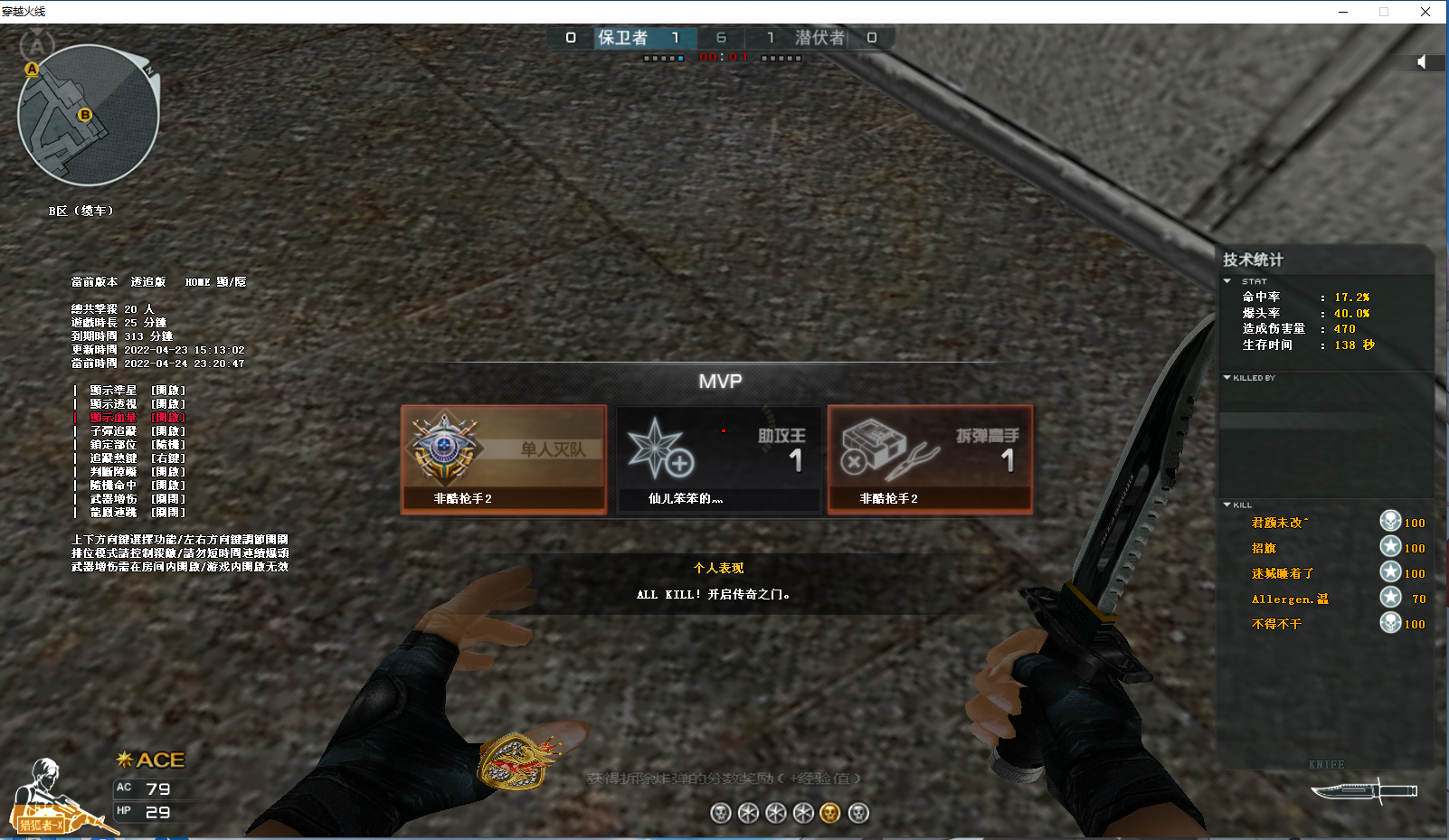1449x840 pixels.
Task: Collapse the KILLED BY section
Action: click(x=1227, y=378)
